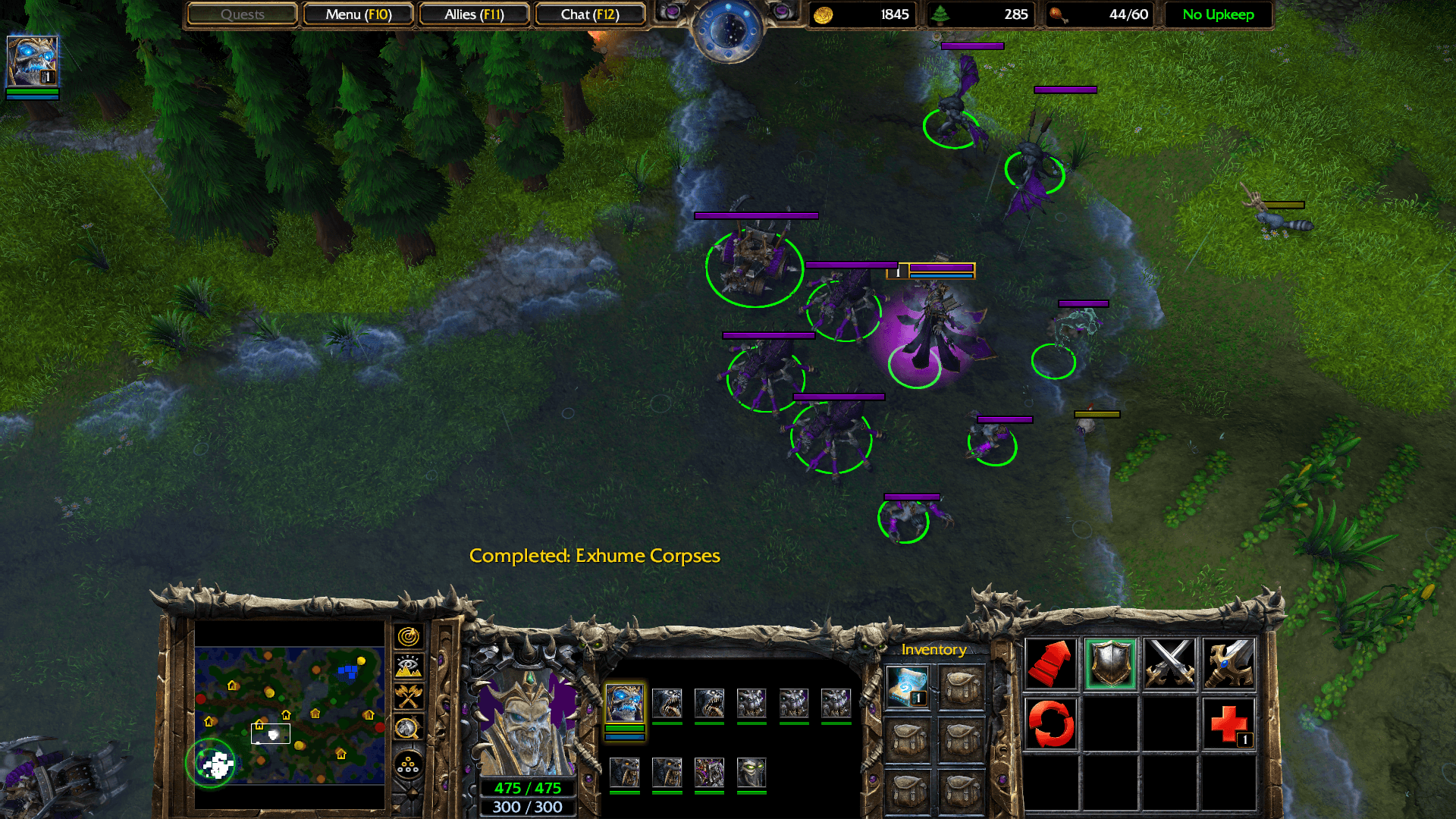This screenshot has height=819, width=1456.
Task: Choose the crossed swords command icon
Action: point(1169,664)
